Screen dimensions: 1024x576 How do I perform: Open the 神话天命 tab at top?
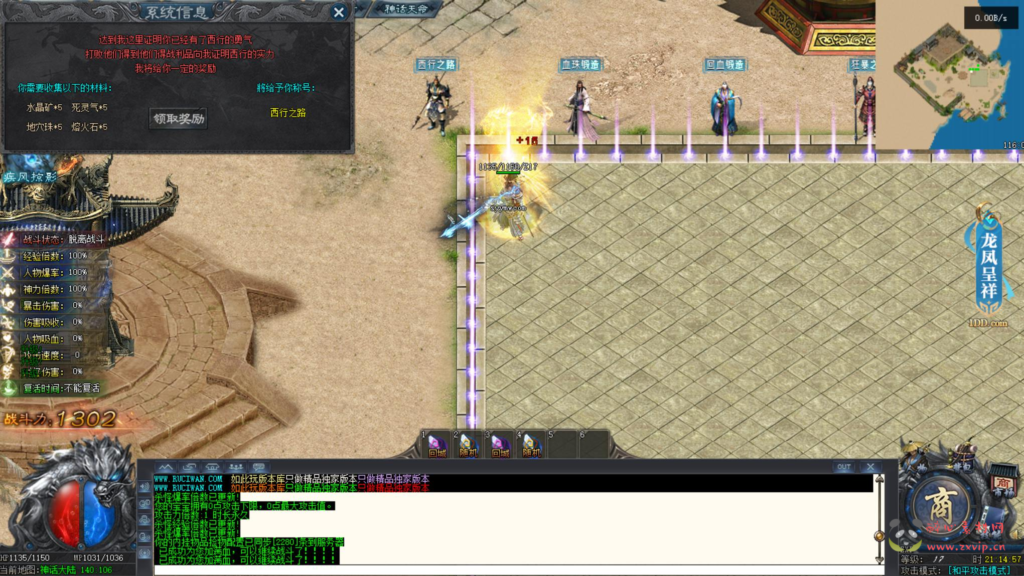pos(411,8)
